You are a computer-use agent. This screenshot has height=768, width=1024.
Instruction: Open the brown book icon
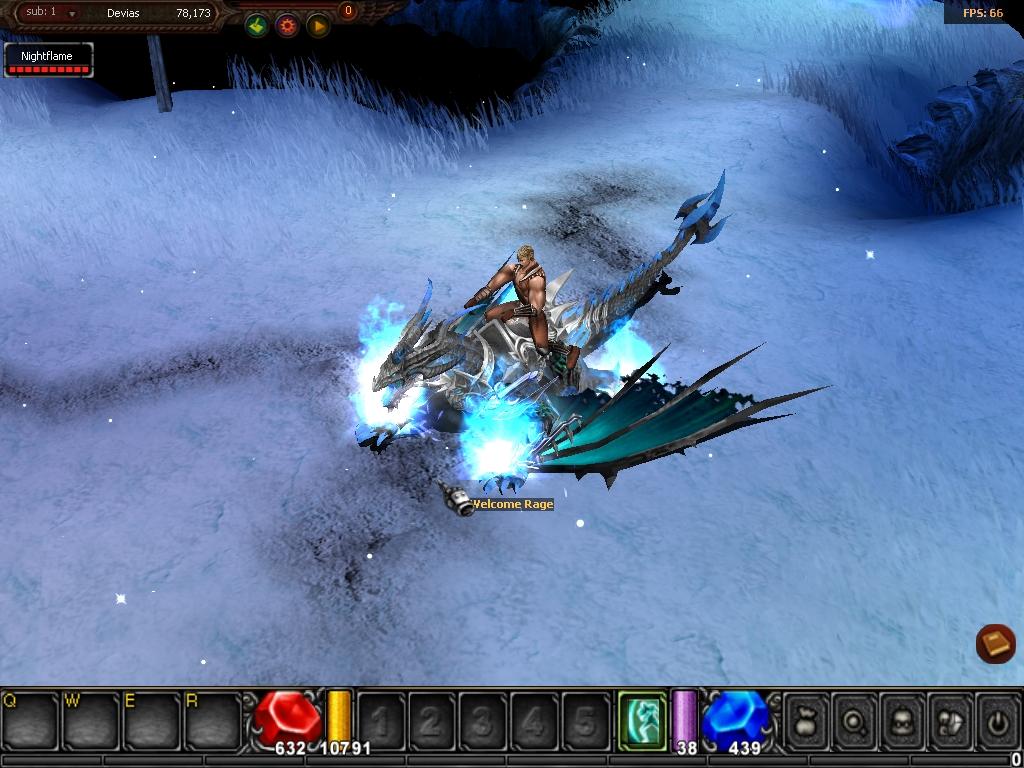click(995, 643)
